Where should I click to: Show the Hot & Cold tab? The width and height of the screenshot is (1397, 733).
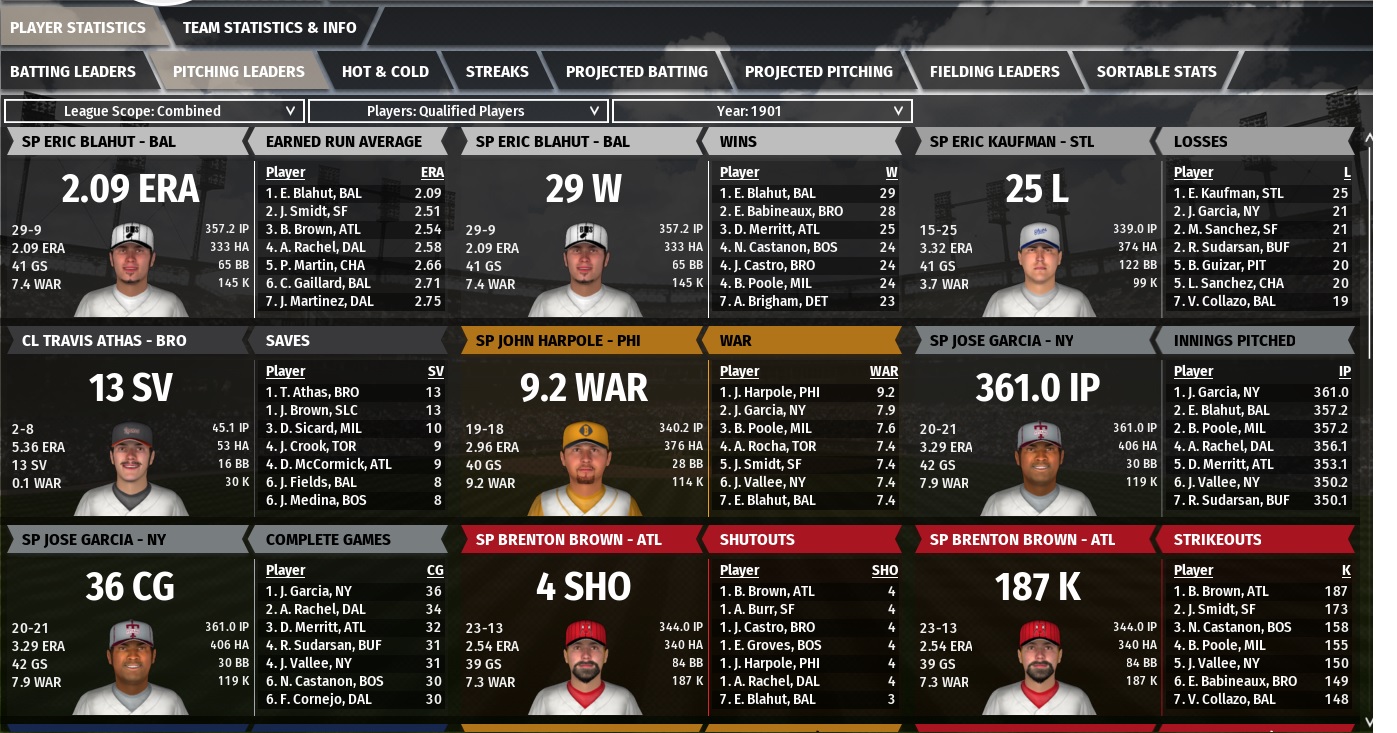[385, 71]
